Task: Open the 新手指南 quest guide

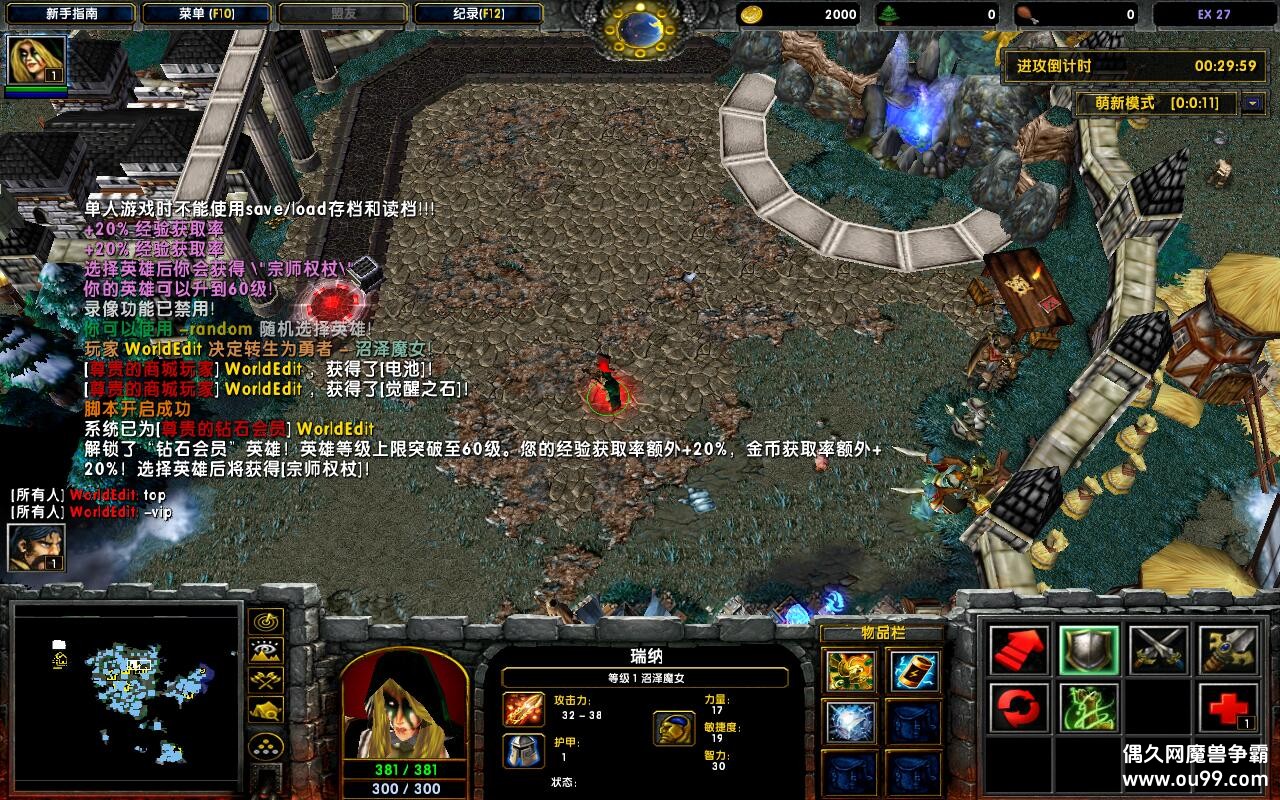Action: [x=71, y=14]
